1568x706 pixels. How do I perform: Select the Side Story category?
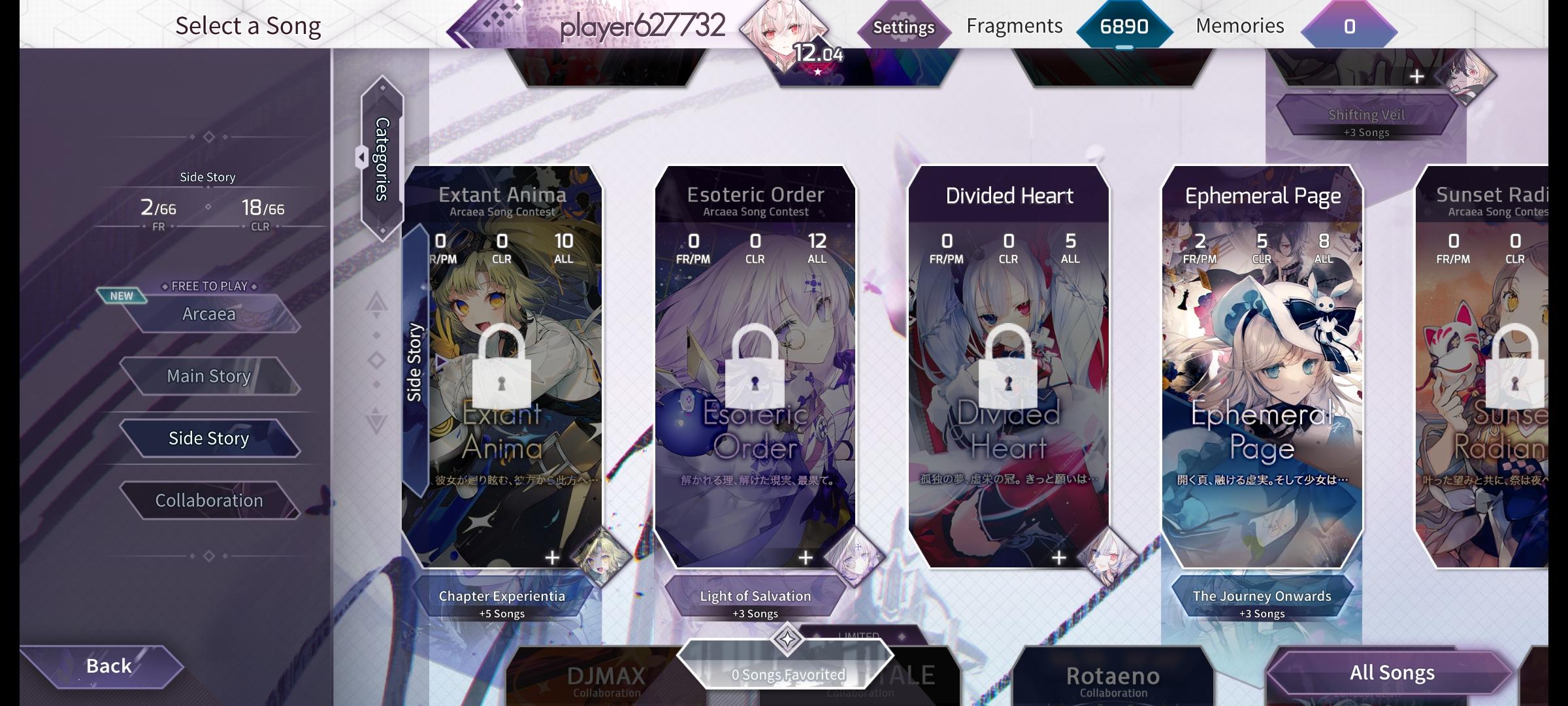[209, 438]
